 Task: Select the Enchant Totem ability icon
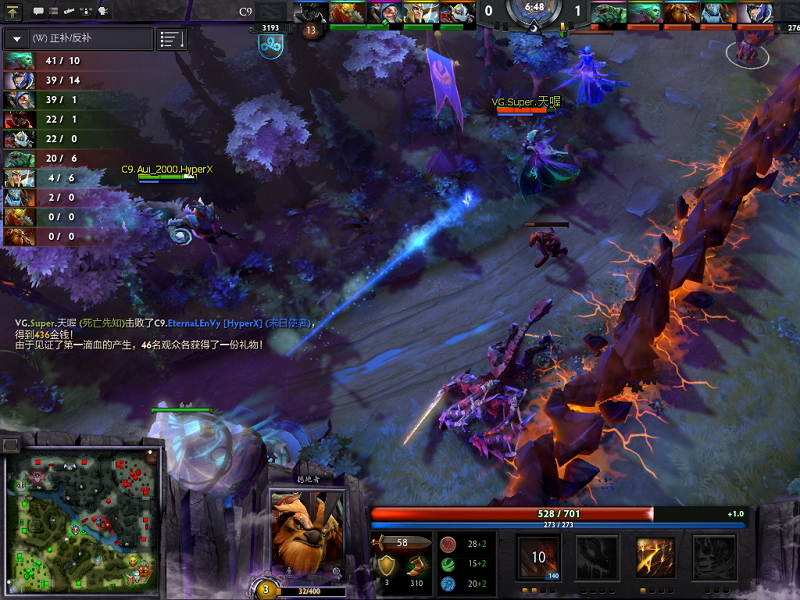point(598,557)
